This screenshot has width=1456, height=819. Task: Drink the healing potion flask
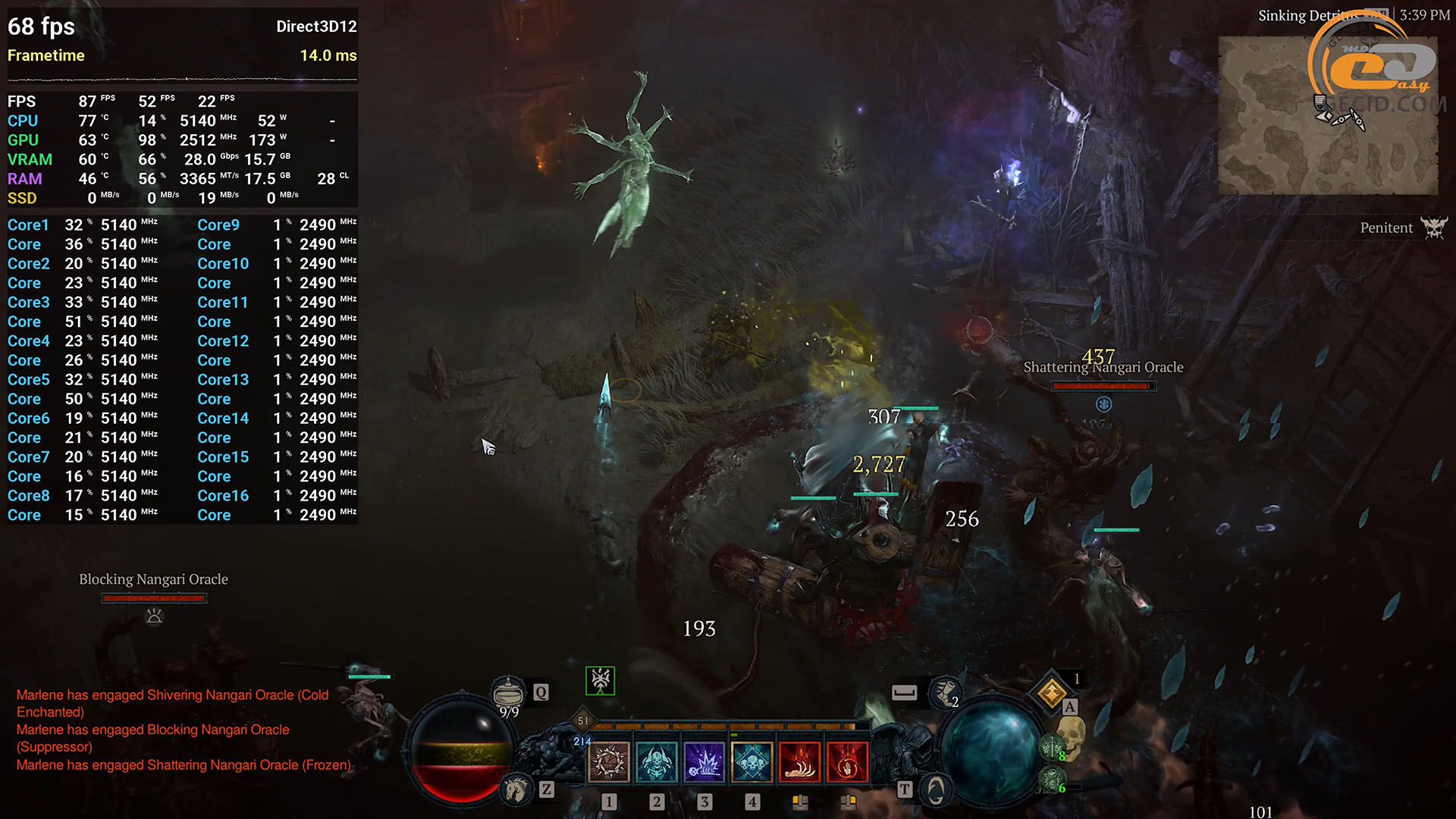tap(508, 692)
